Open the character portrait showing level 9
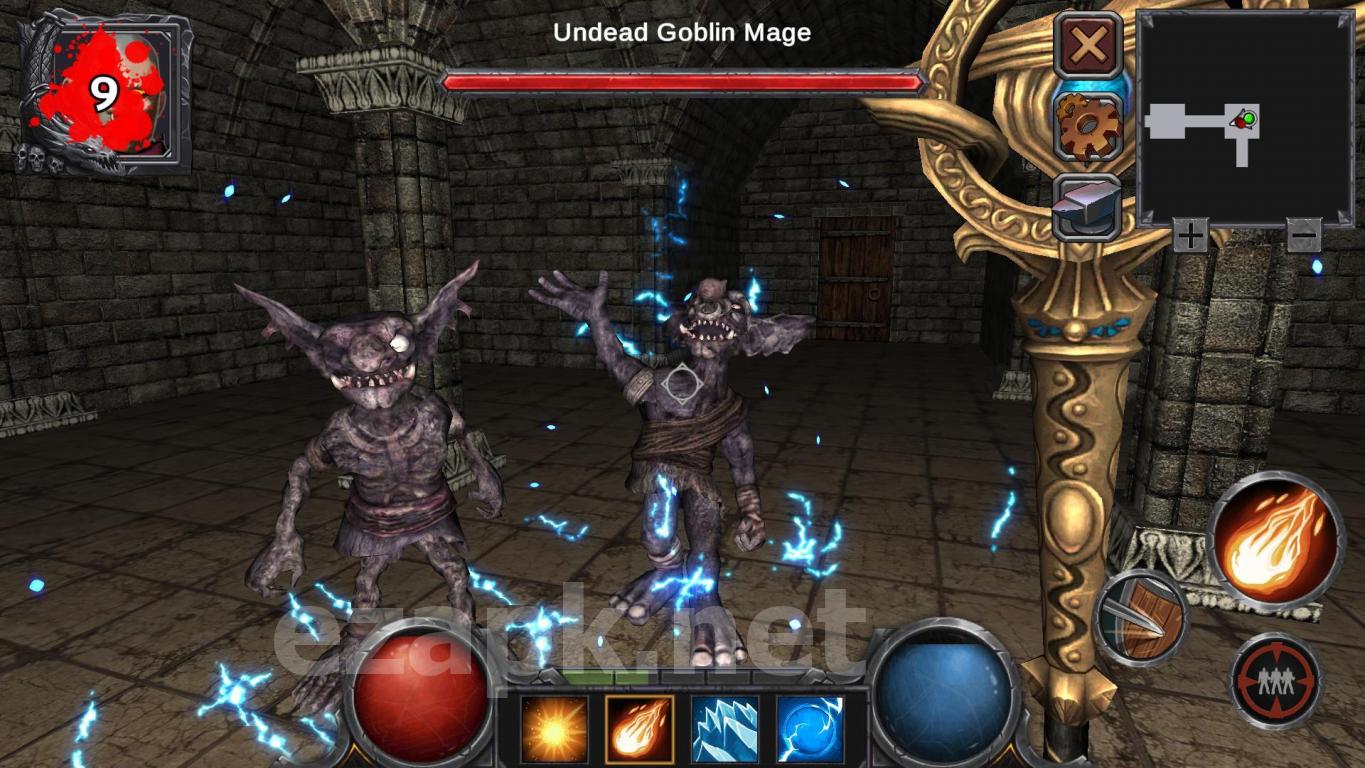Image resolution: width=1365 pixels, height=768 pixels. (105, 93)
